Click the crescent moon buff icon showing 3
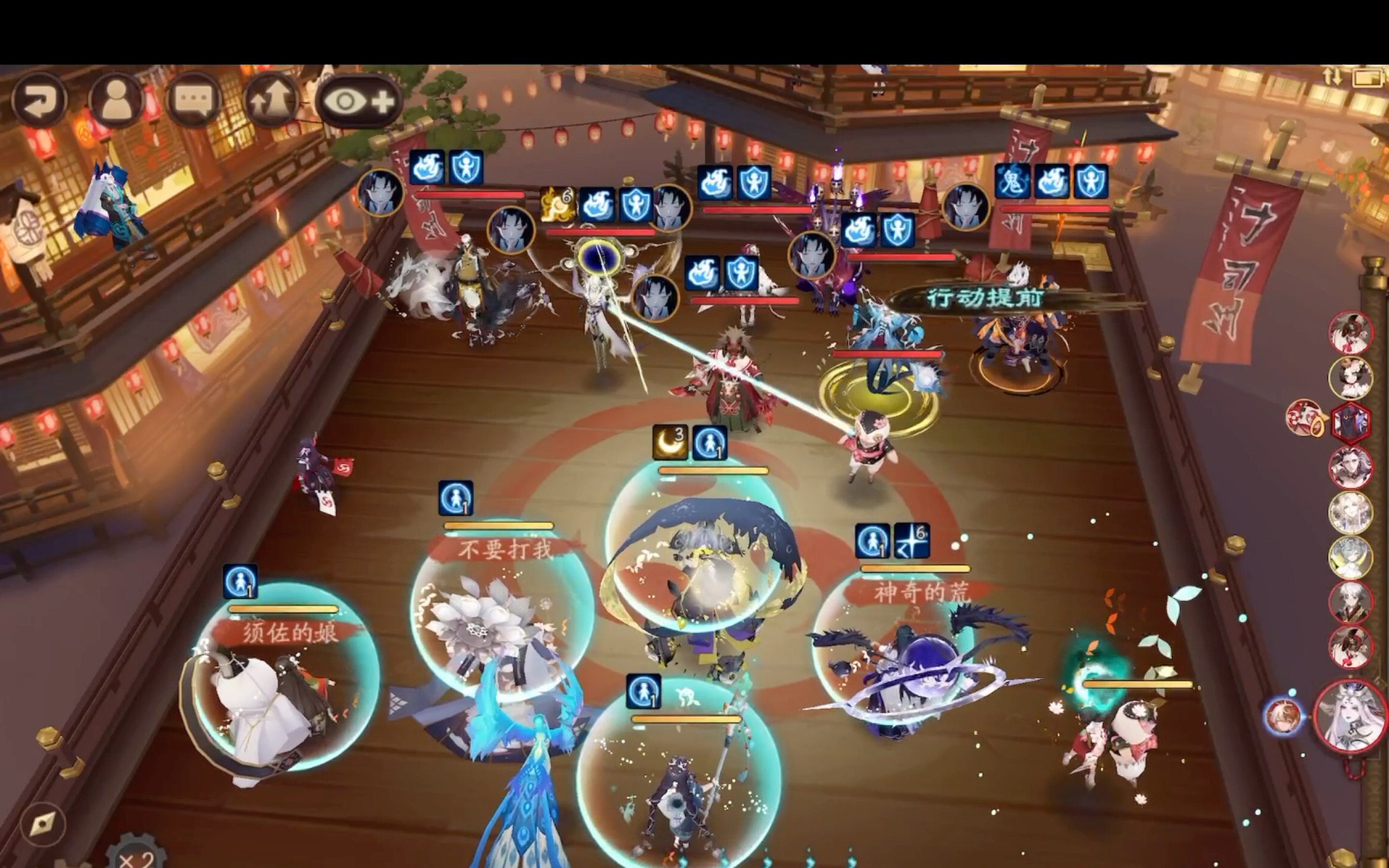Image resolution: width=1389 pixels, height=868 pixels. click(x=670, y=442)
